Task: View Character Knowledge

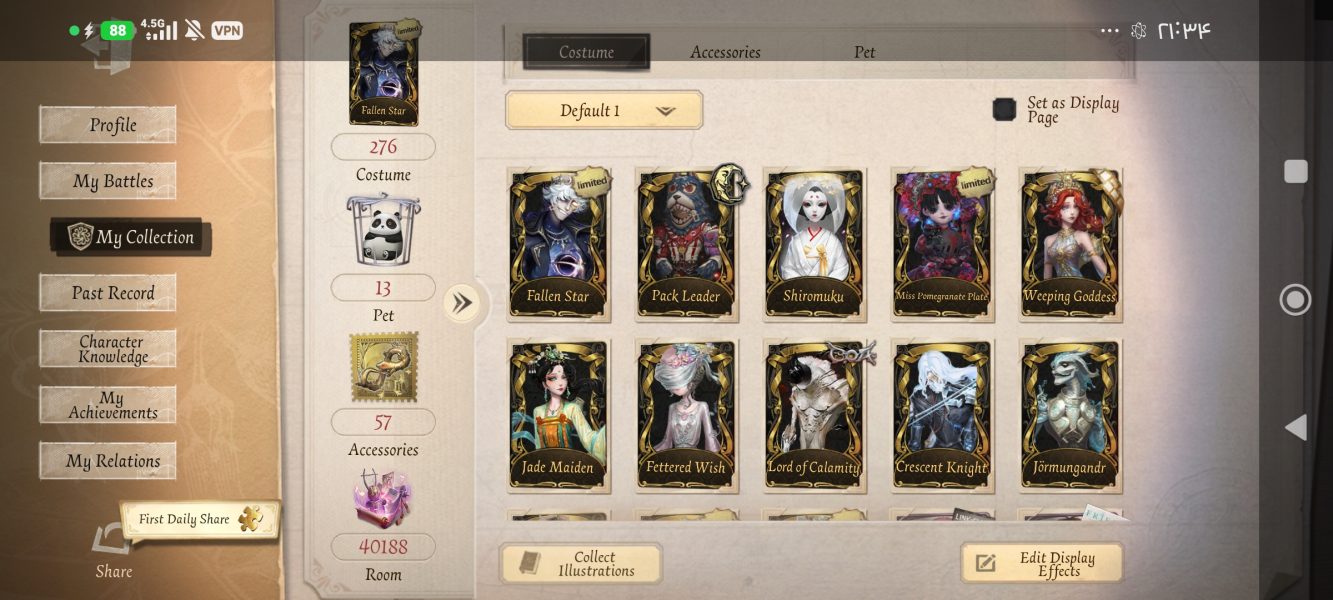Action: tap(108, 349)
